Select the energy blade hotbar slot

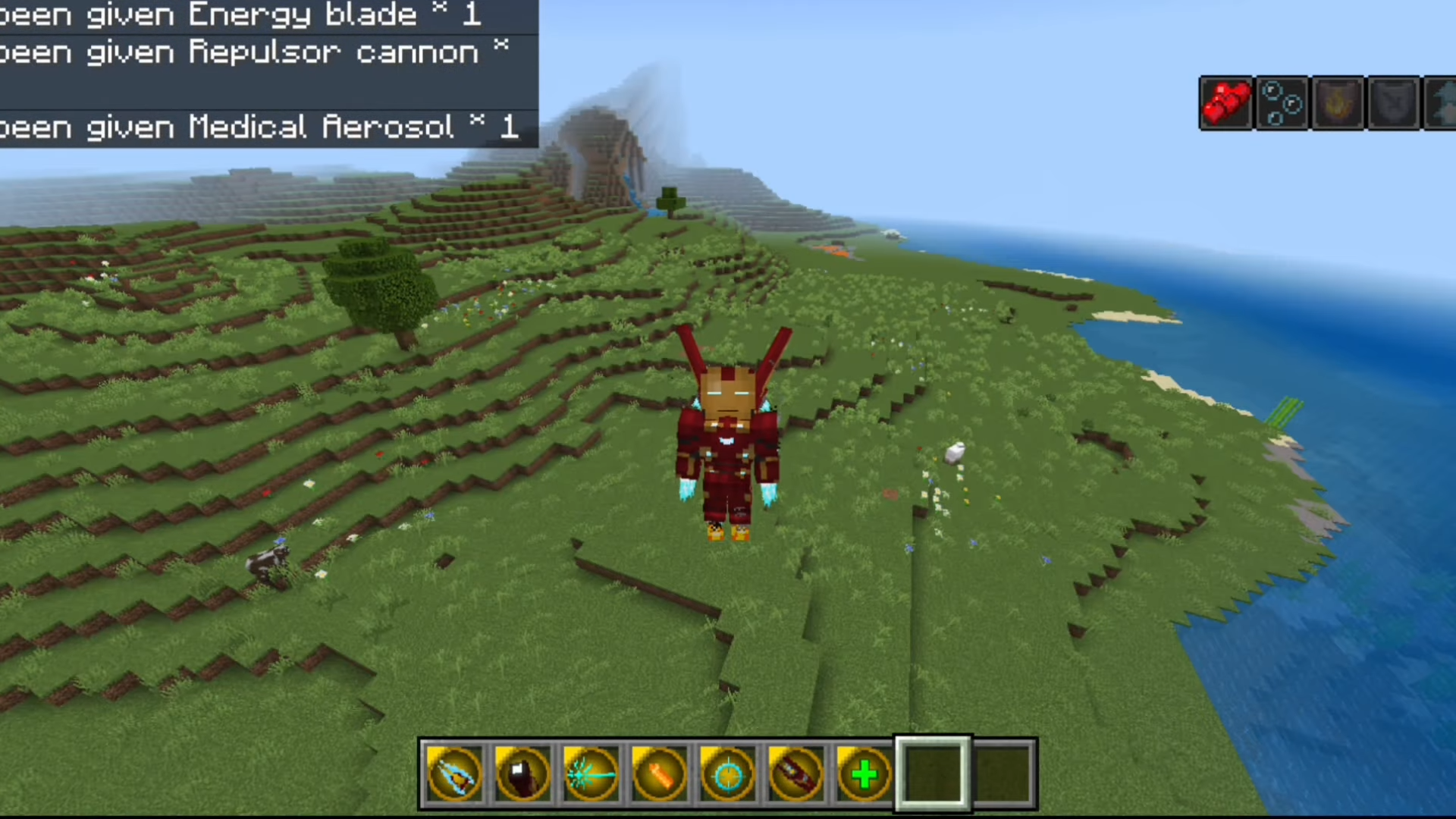tap(454, 774)
